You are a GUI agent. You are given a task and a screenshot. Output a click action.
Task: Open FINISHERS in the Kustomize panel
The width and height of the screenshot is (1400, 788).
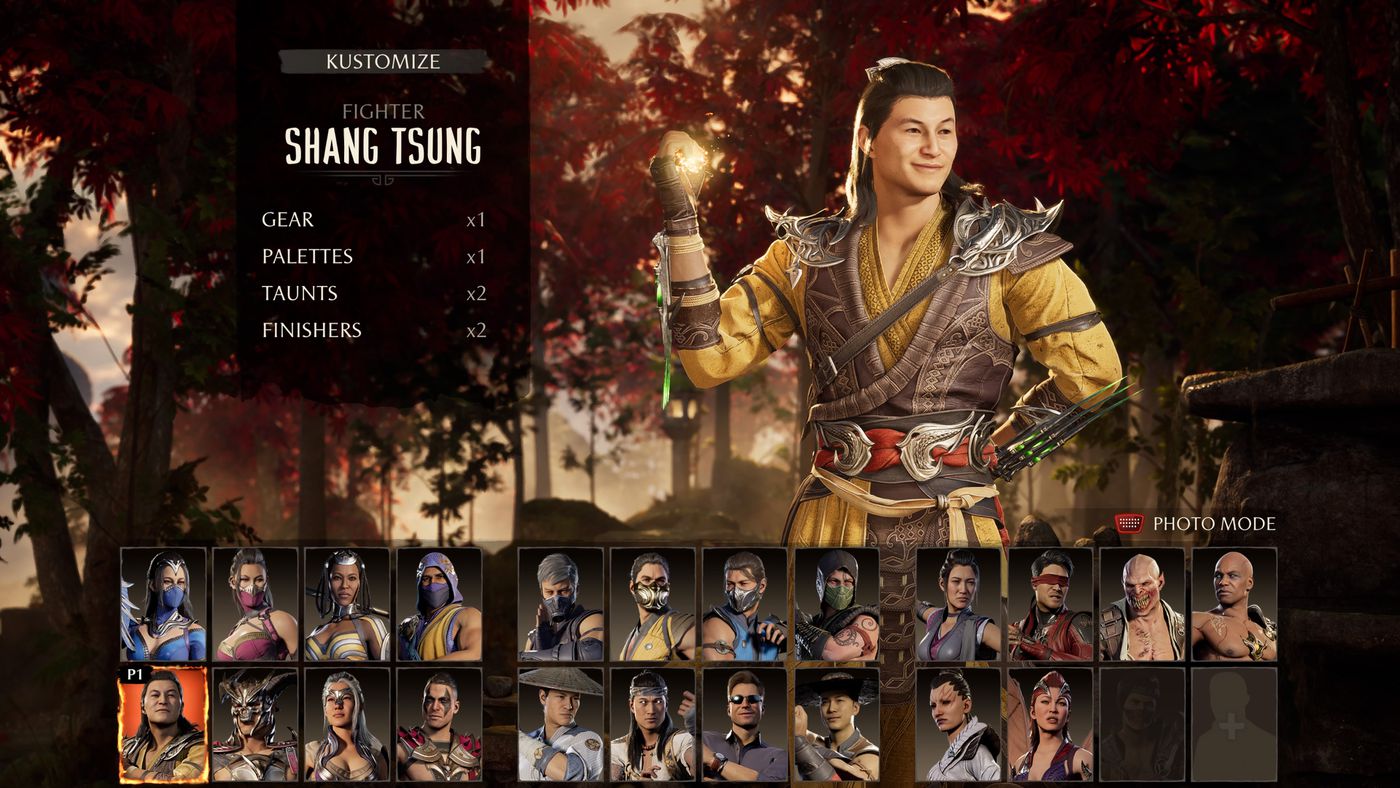[x=310, y=330]
